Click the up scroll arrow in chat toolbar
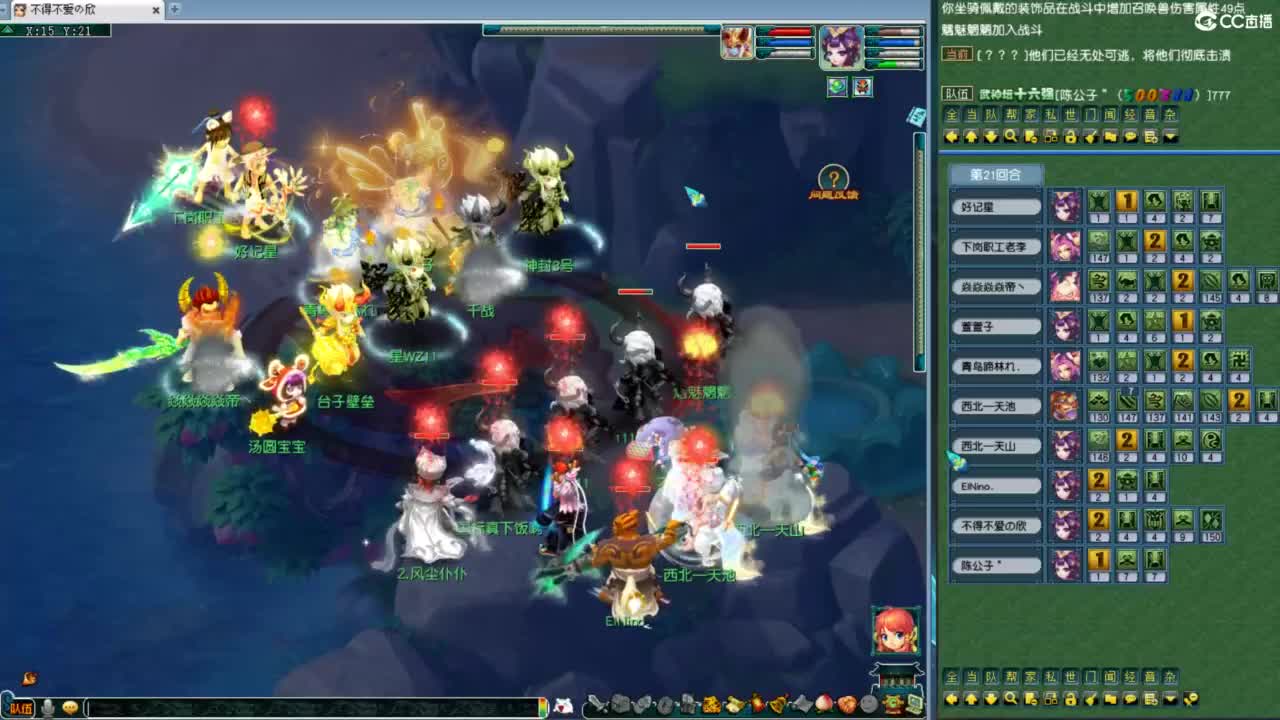This screenshot has width=1280, height=720. [970, 137]
